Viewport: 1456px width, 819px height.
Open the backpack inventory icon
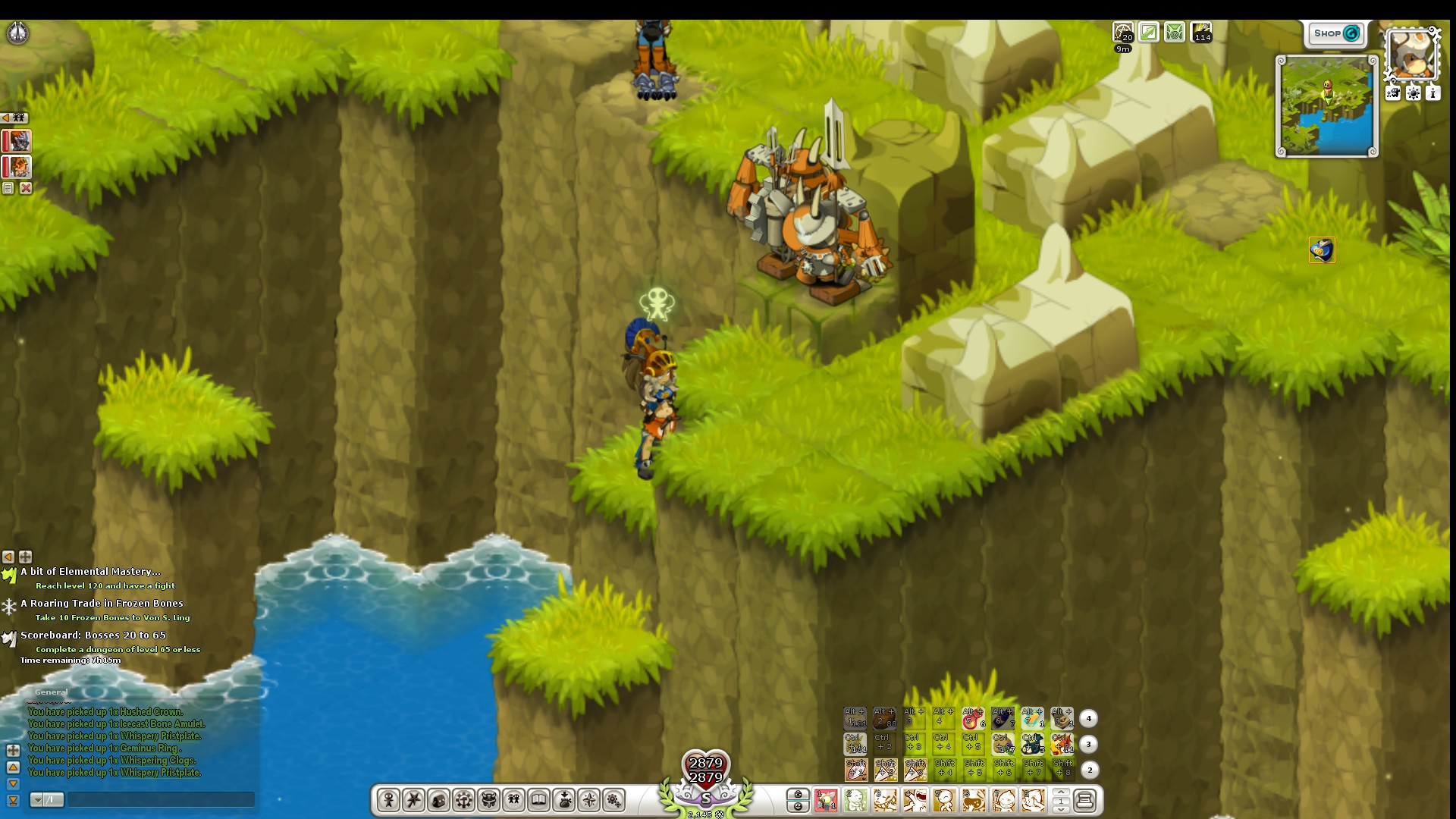440,799
